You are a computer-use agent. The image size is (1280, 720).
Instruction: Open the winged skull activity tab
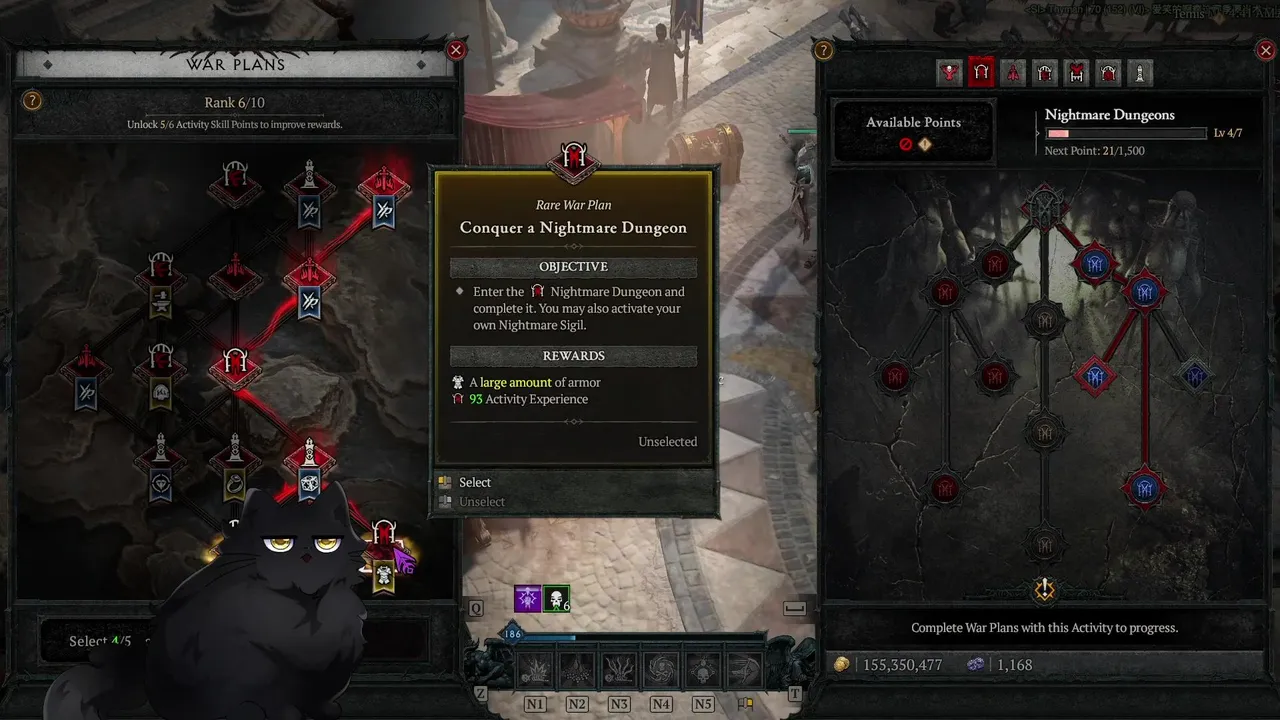tap(949, 73)
